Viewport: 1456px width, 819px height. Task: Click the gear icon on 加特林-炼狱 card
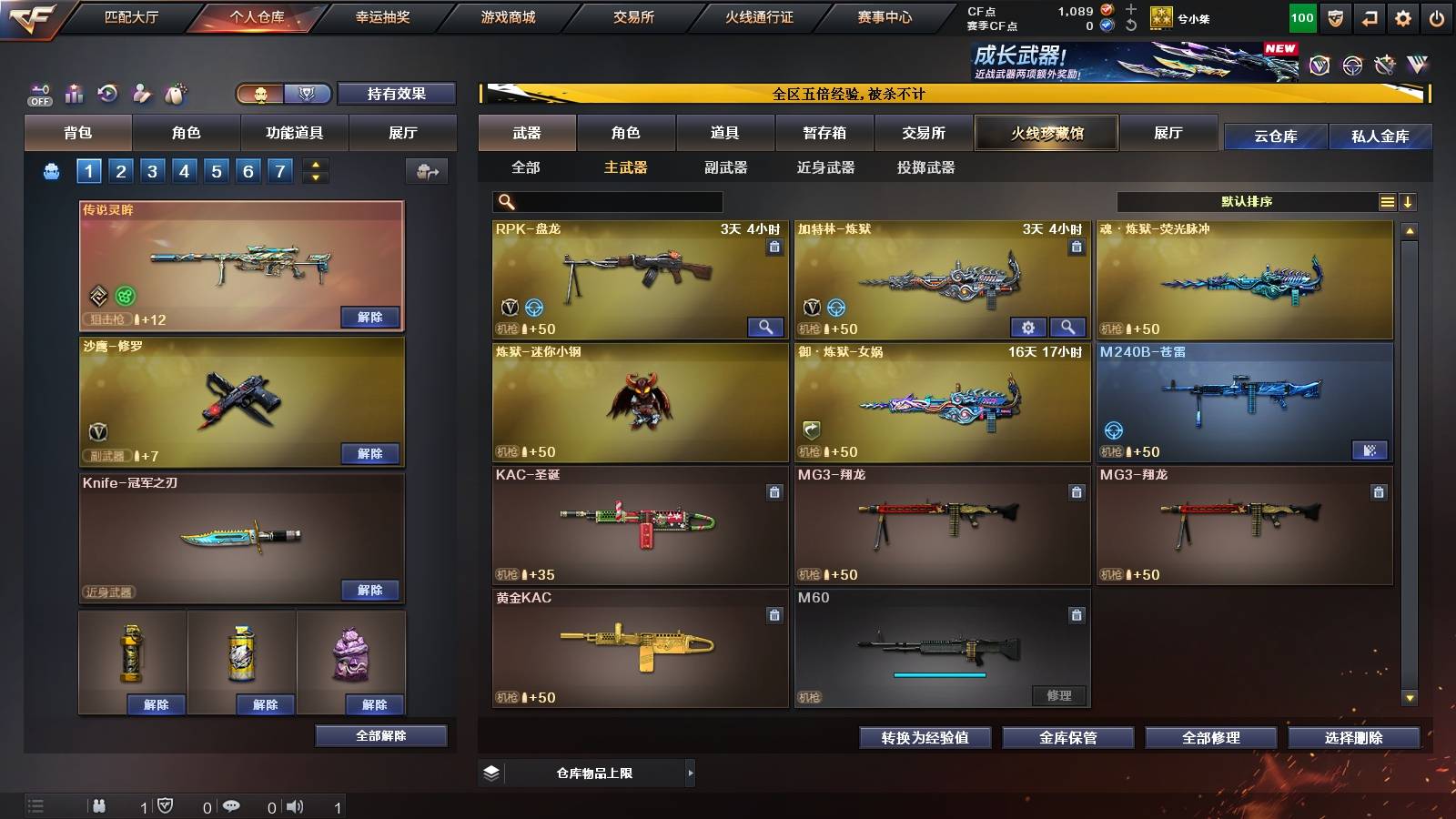click(x=1028, y=327)
